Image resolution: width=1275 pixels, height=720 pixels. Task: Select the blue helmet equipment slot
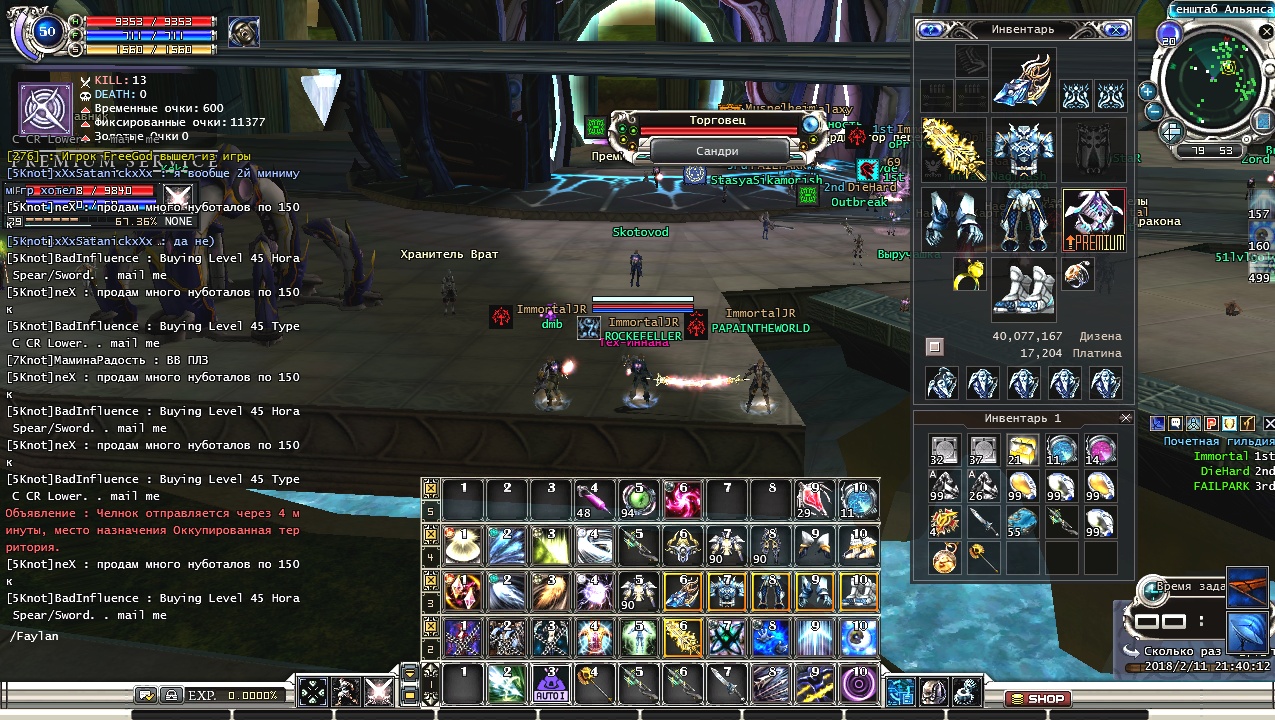[x=1023, y=82]
